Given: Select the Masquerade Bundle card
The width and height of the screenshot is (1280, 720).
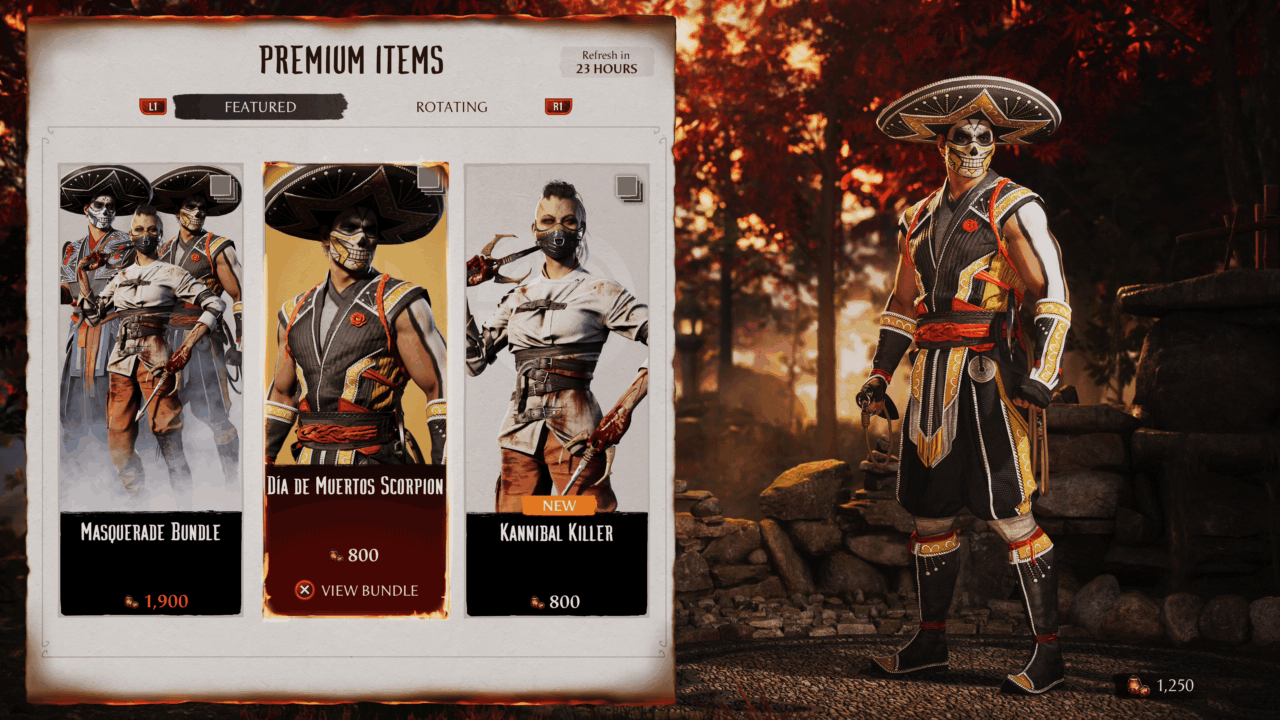Looking at the screenshot, I should [151, 390].
